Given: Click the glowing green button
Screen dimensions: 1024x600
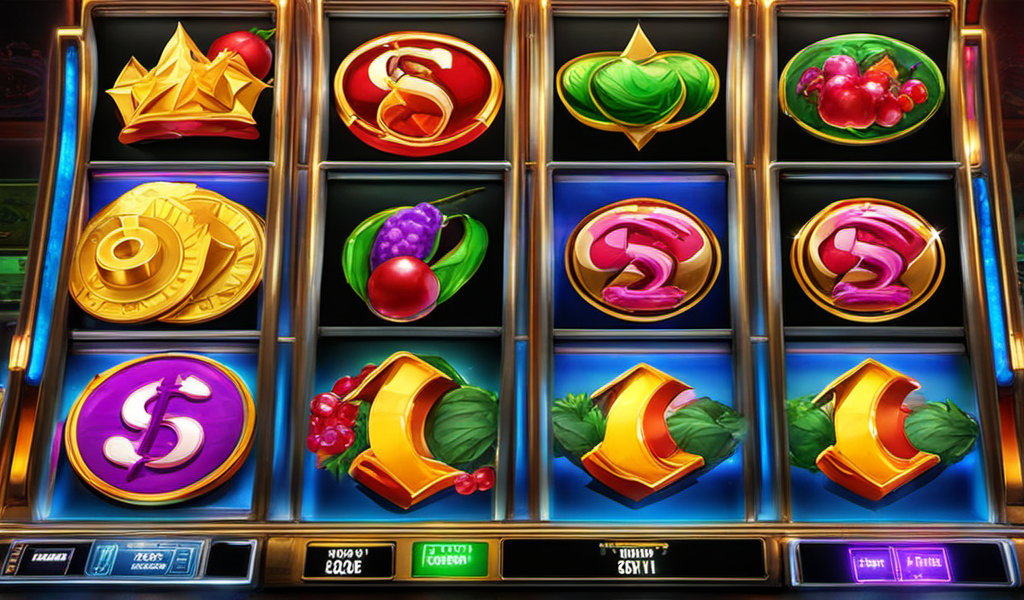Looking at the screenshot, I should point(449,560).
